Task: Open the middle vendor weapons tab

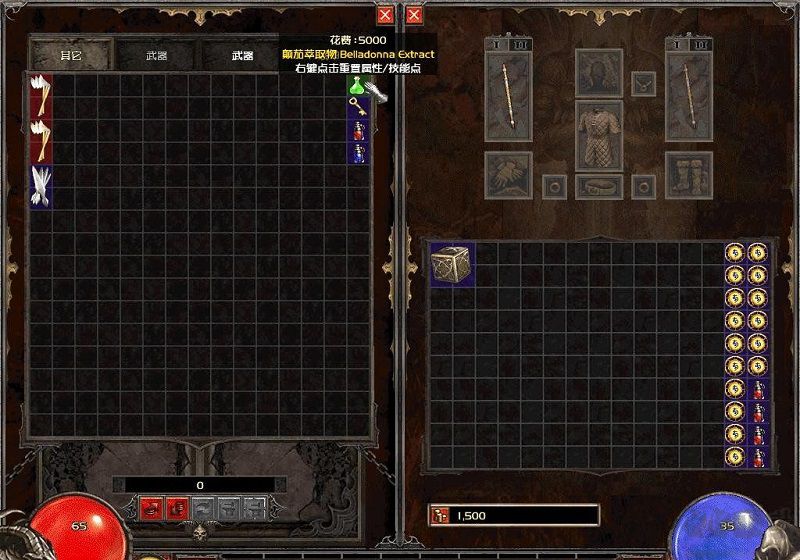Action: 157,56
